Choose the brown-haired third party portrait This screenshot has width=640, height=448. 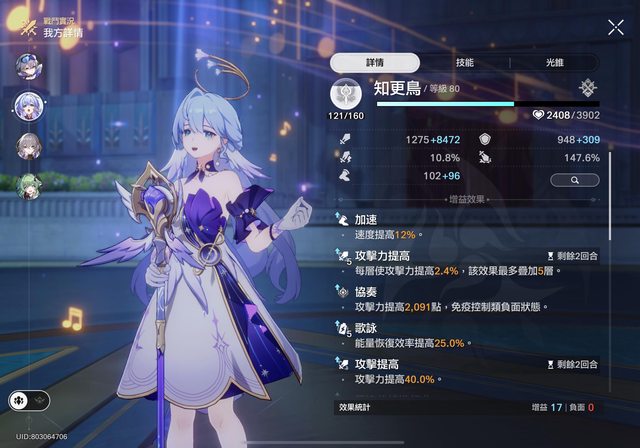tap(27, 145)
